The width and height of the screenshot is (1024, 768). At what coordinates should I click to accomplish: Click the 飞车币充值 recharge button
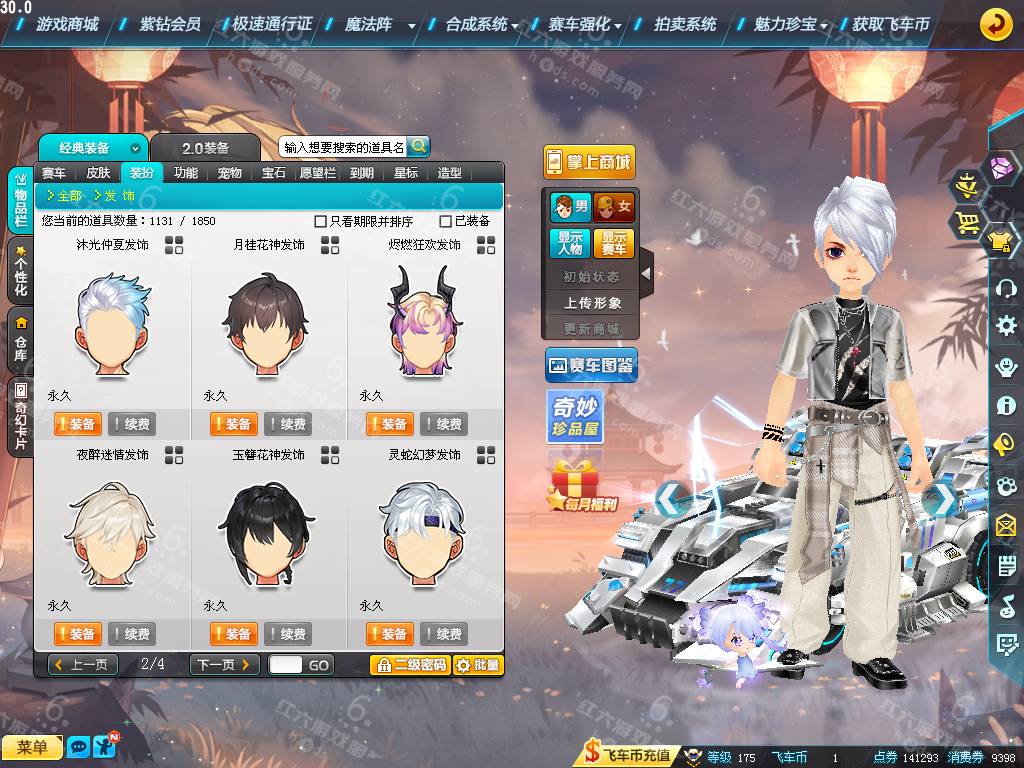click(x=628, y=755)
